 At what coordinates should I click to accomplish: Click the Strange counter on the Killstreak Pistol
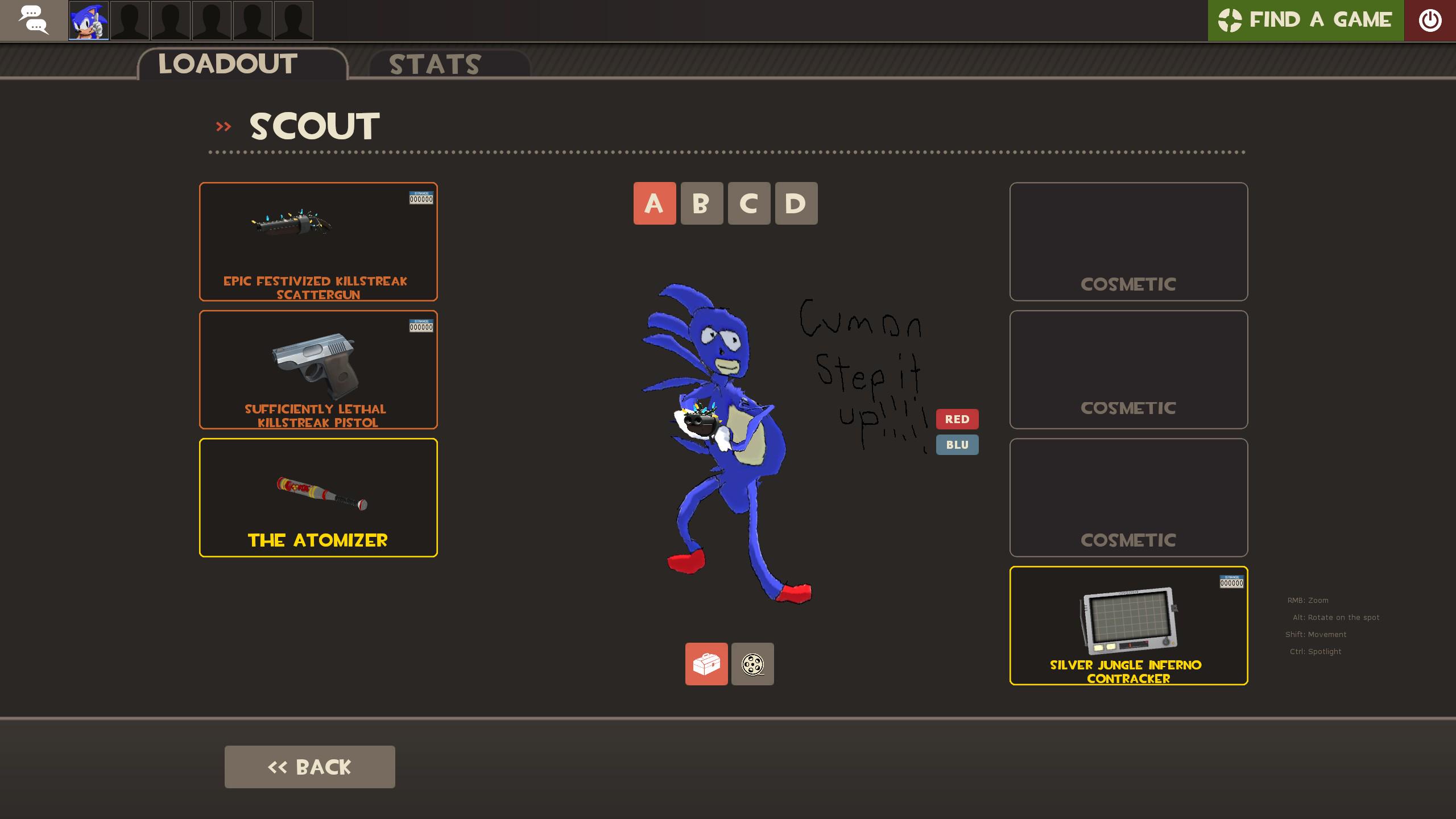point(421,326)
